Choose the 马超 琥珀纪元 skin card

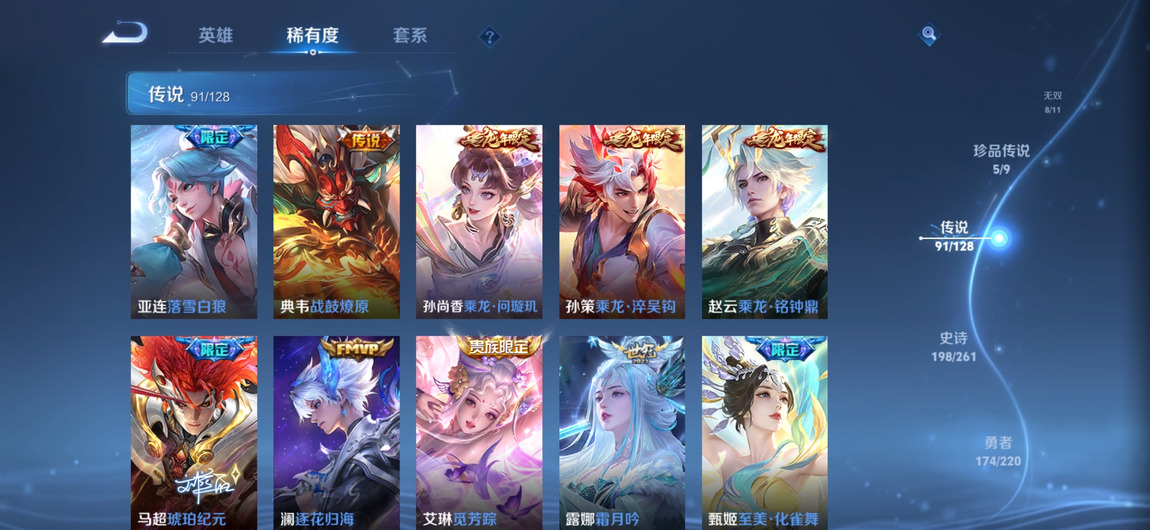(x=194, y=432)
